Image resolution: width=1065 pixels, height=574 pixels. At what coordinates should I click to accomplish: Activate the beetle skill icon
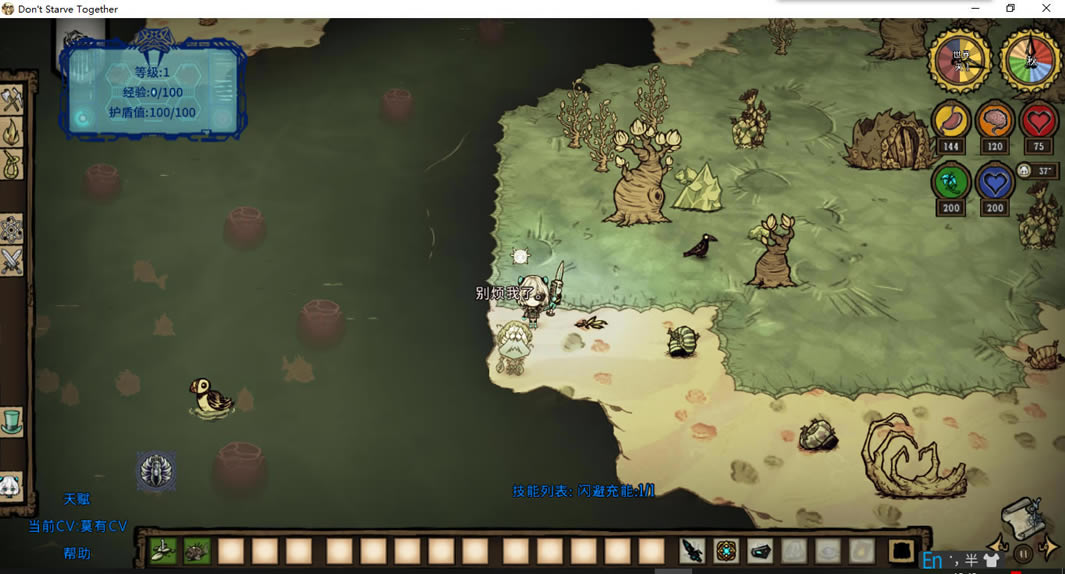(156, 471)
